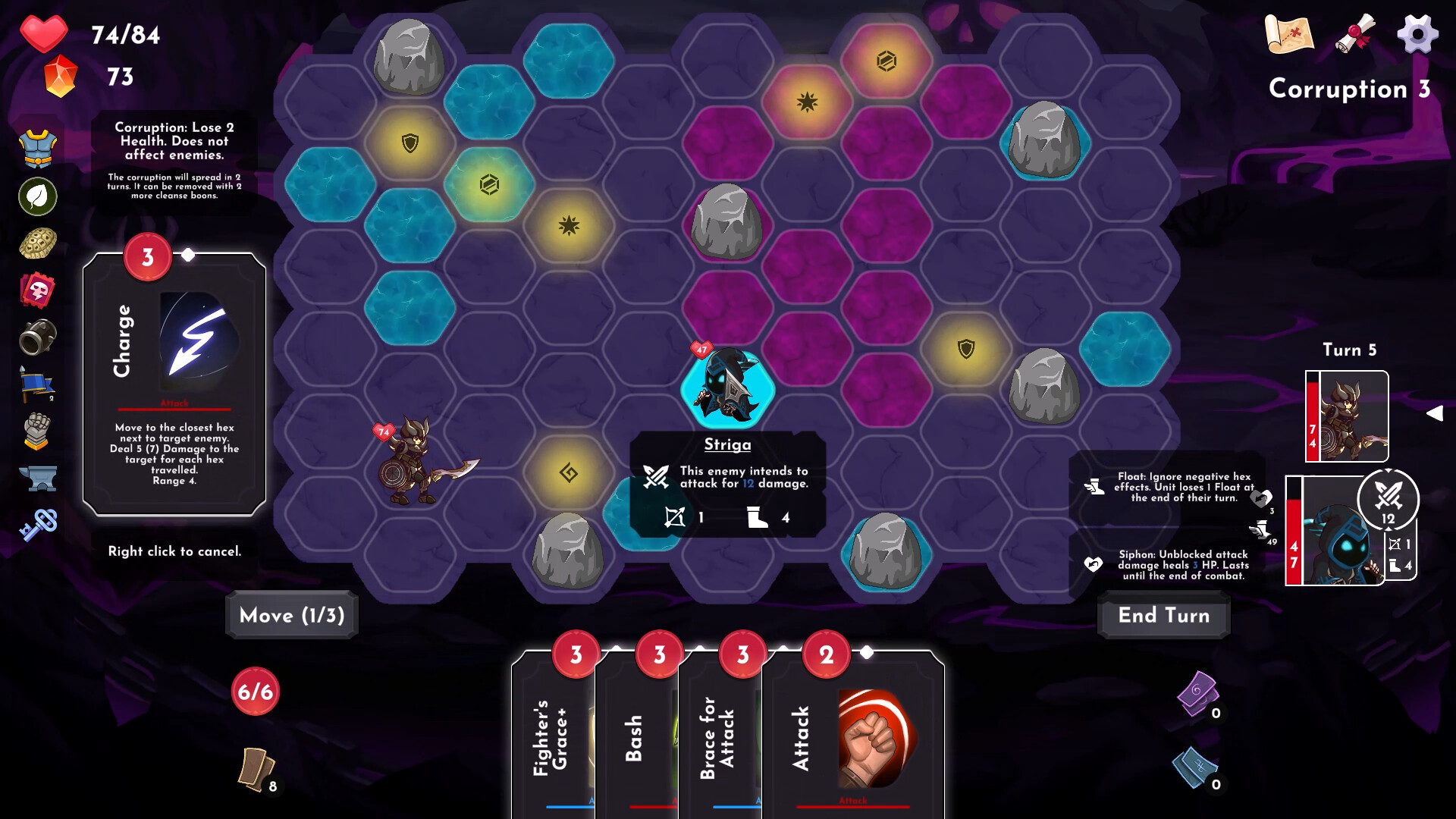This screenshot has width=1456, height=819.
Task: Open the settings gear
Action: coord(1417,33)
